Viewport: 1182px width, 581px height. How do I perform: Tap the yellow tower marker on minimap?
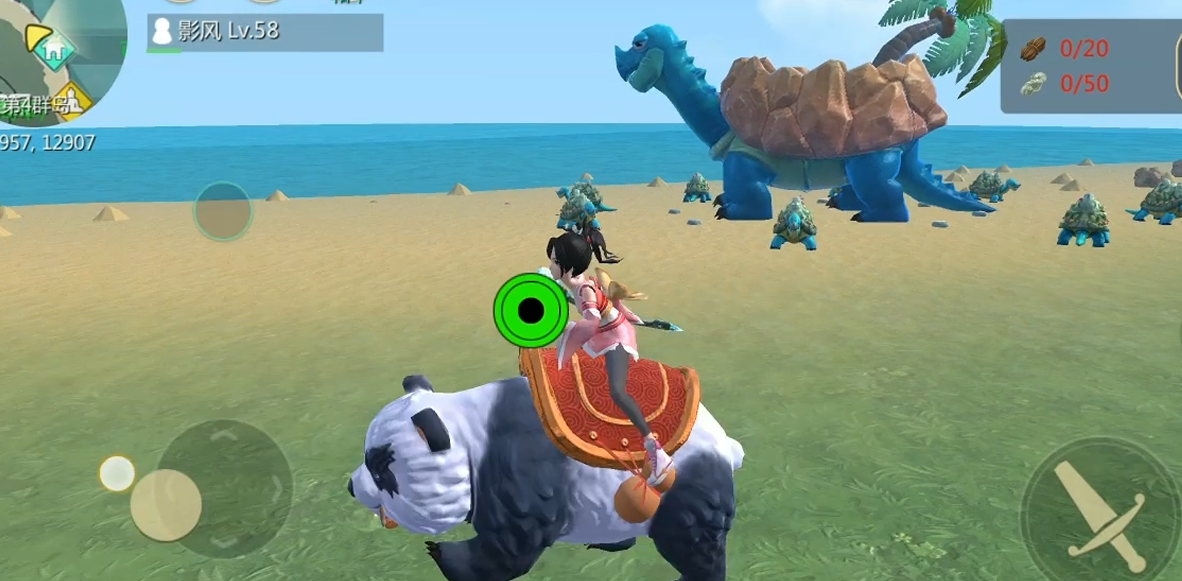point(72,102)
